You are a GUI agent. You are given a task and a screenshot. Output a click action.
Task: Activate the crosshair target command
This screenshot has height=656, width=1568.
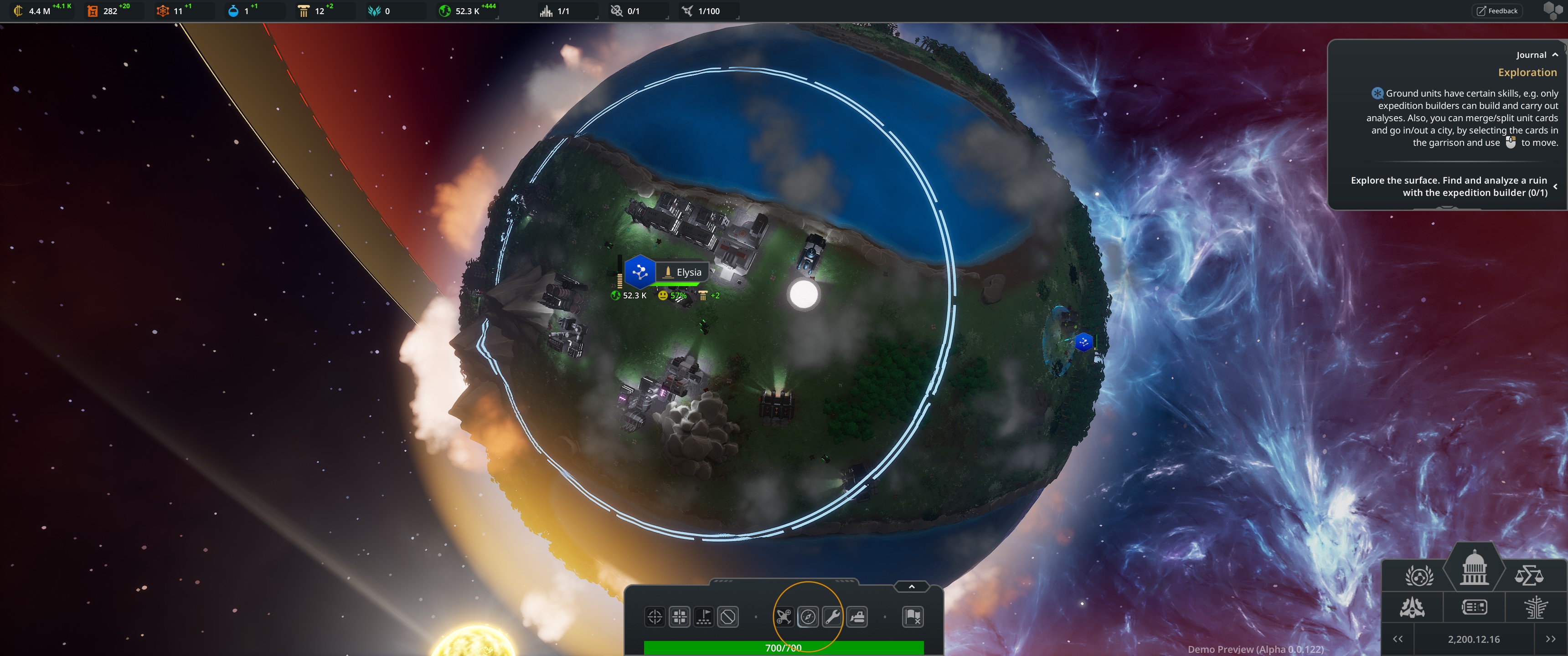[x=655, y=617]
